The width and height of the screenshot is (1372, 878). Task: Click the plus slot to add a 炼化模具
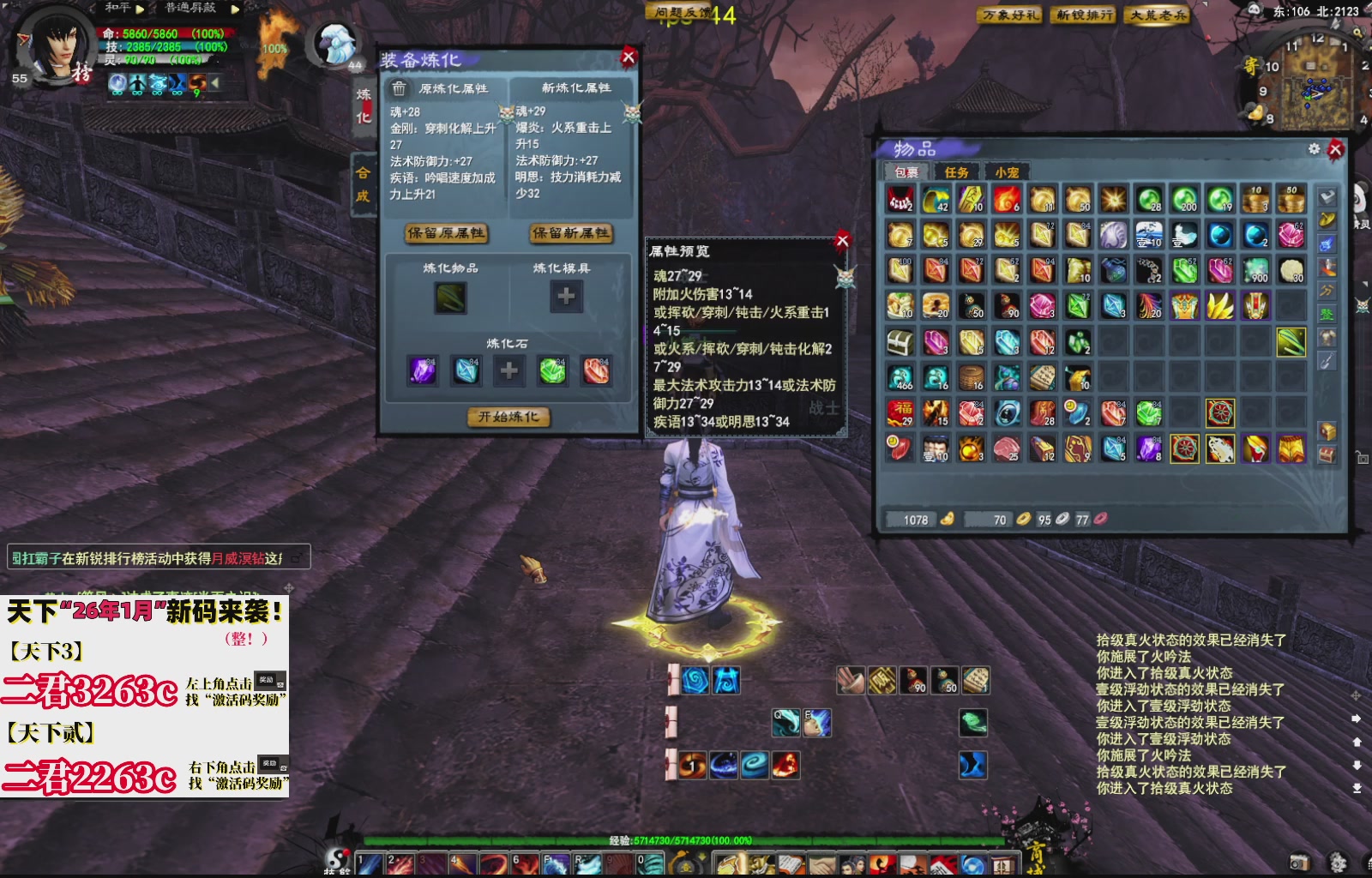[x=566, y=298]
